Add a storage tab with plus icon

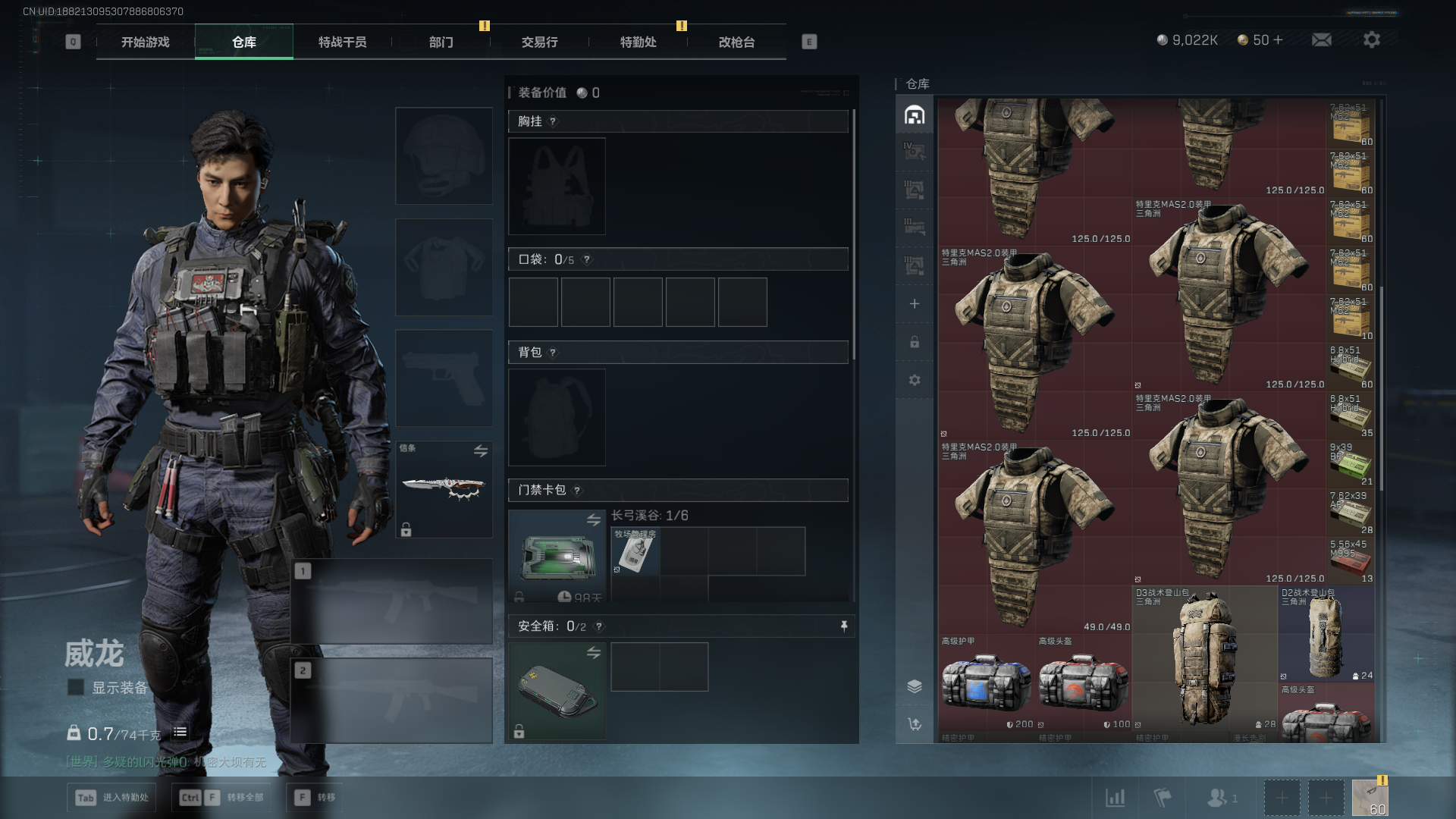tap(915, 304)
